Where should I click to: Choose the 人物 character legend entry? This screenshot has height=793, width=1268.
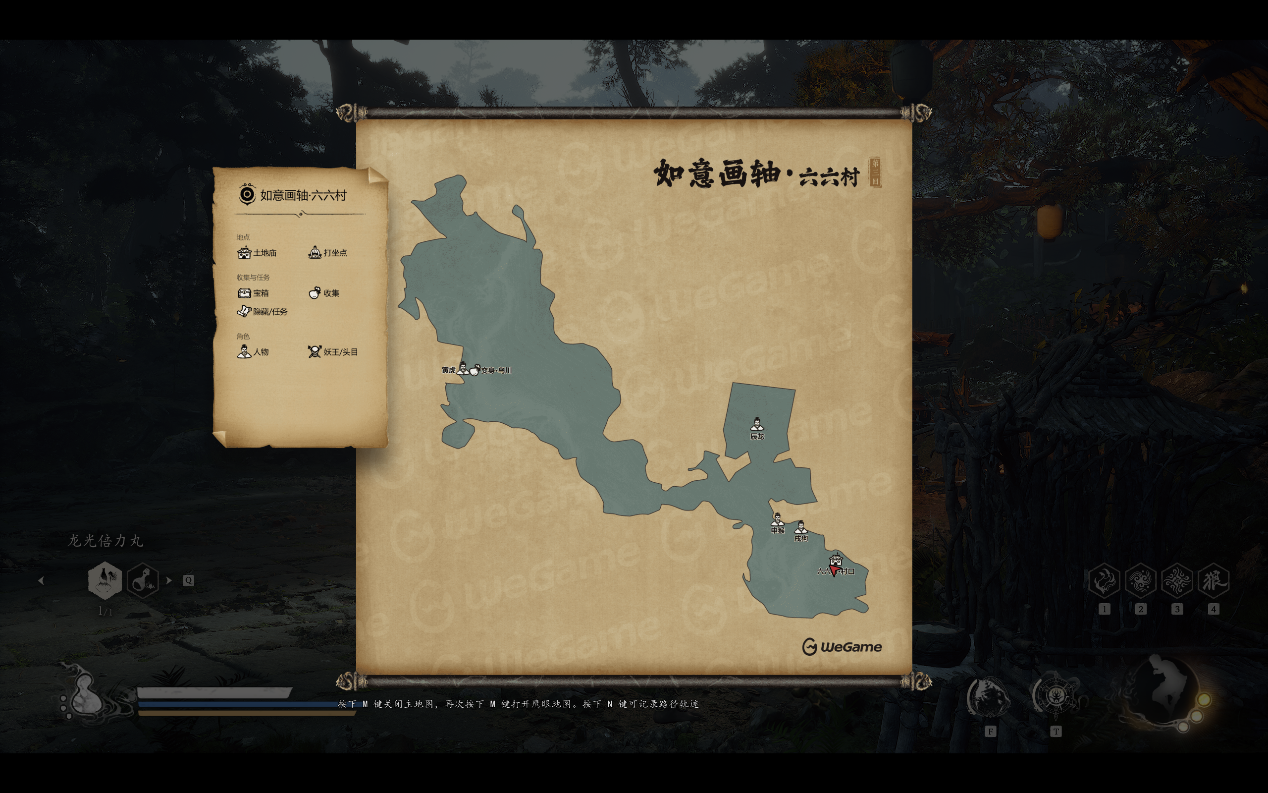pyautogui.click(x=253, y=352)
